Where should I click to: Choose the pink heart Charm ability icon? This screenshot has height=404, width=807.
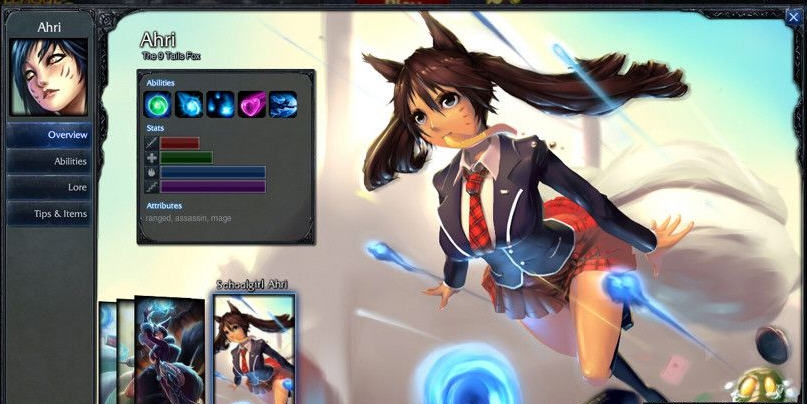[251, 104]
